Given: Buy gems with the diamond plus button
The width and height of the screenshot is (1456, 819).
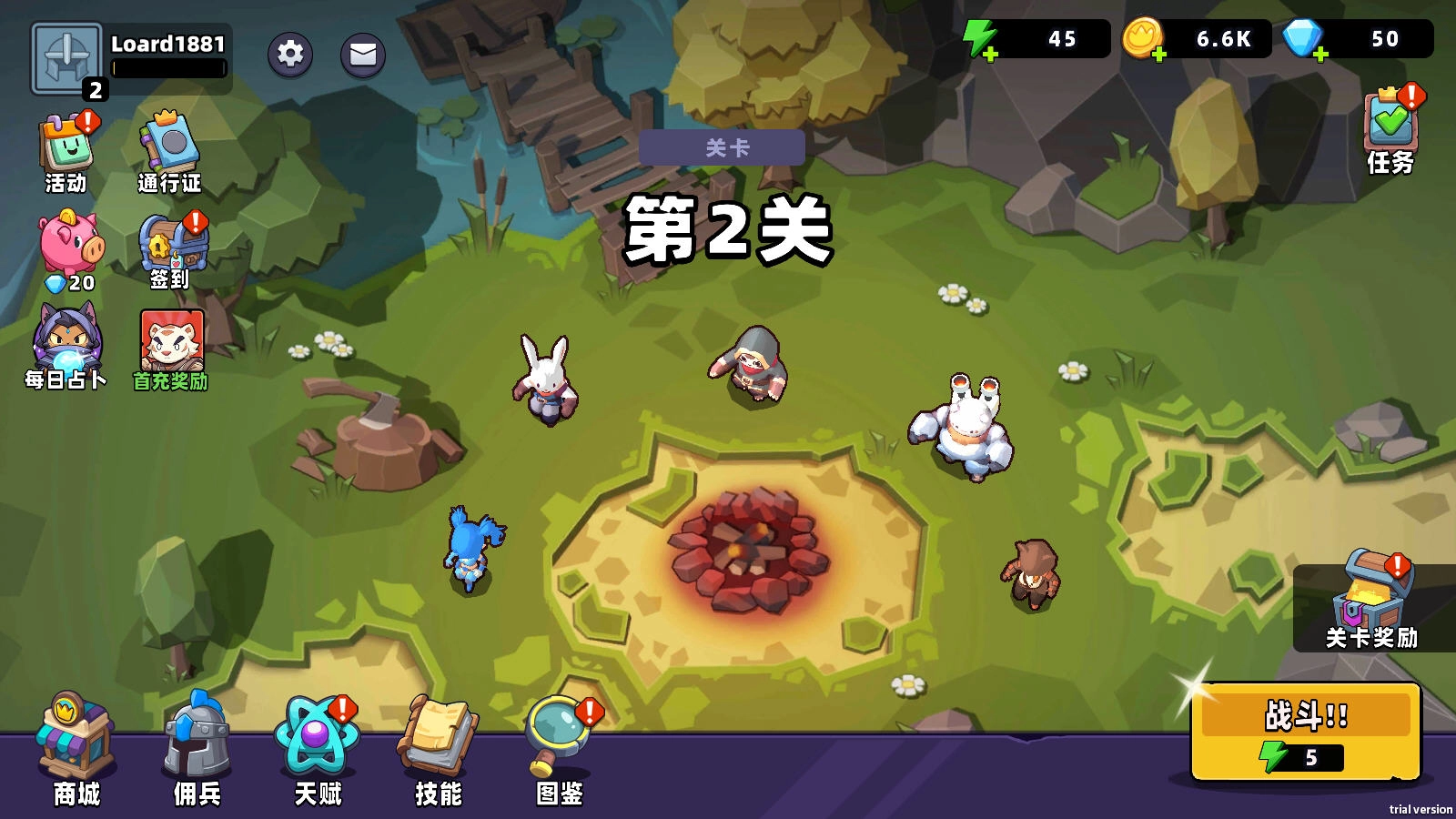Looking at the screenshot, I should click(1319, 55).
